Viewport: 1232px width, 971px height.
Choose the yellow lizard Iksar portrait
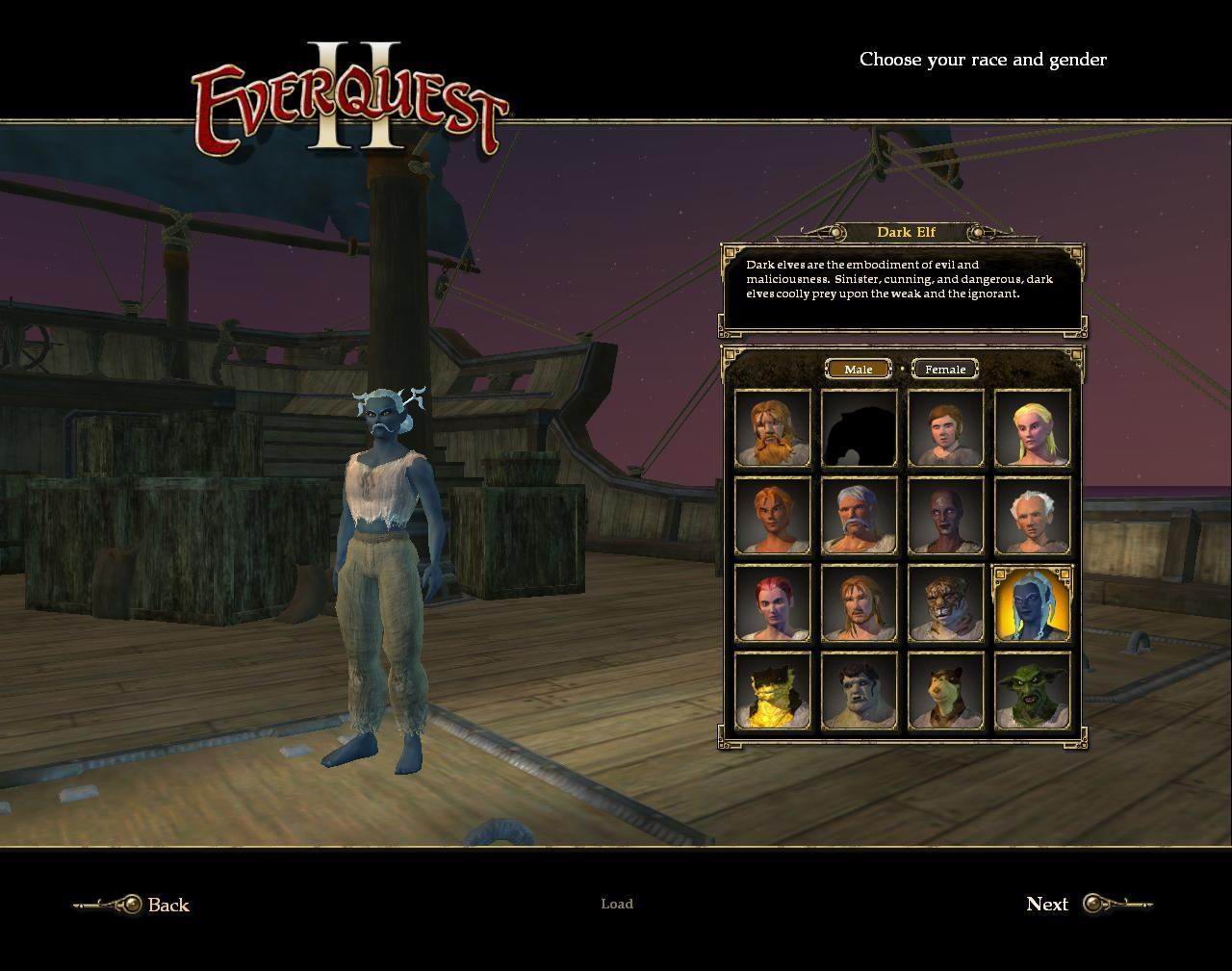pyautogui.click(x=773, y=691)
